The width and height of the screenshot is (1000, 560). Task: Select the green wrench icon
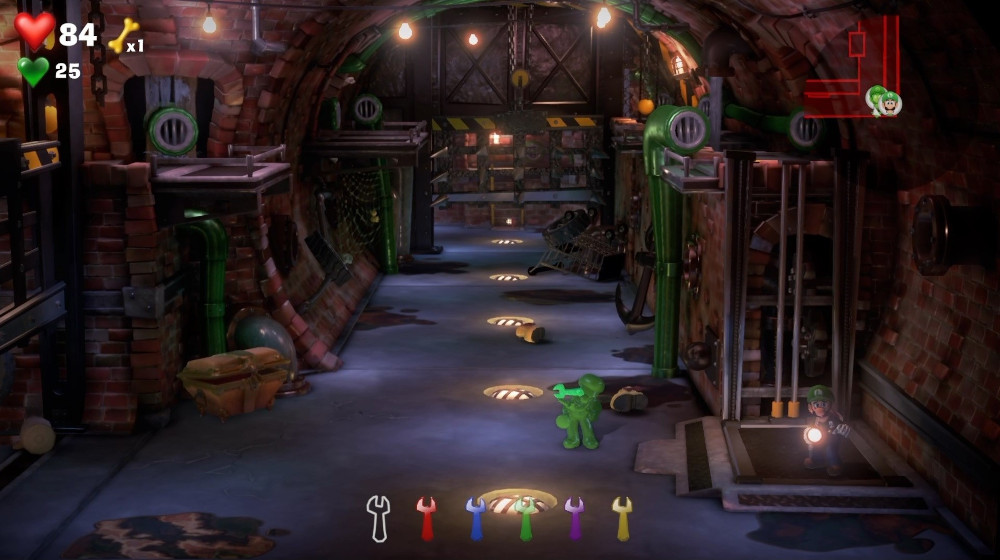(x=525, y=518)
